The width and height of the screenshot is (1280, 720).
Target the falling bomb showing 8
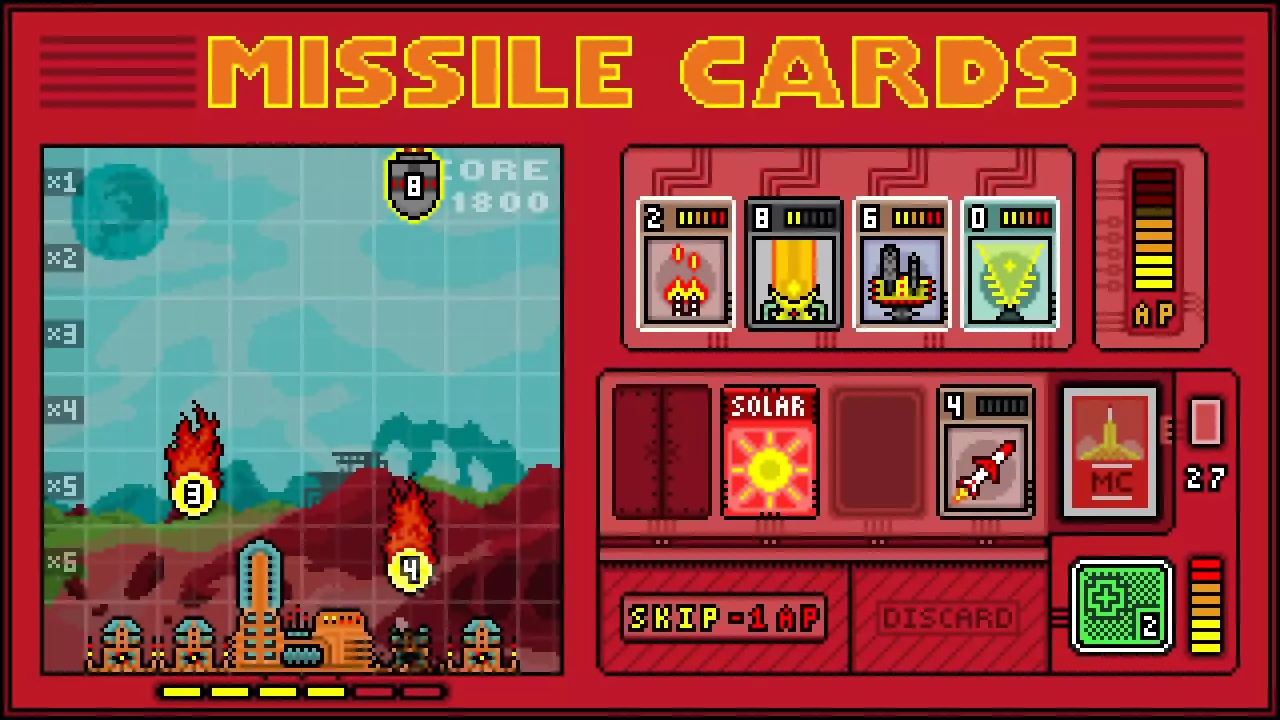pyautogui.click(x=413, y=185)
